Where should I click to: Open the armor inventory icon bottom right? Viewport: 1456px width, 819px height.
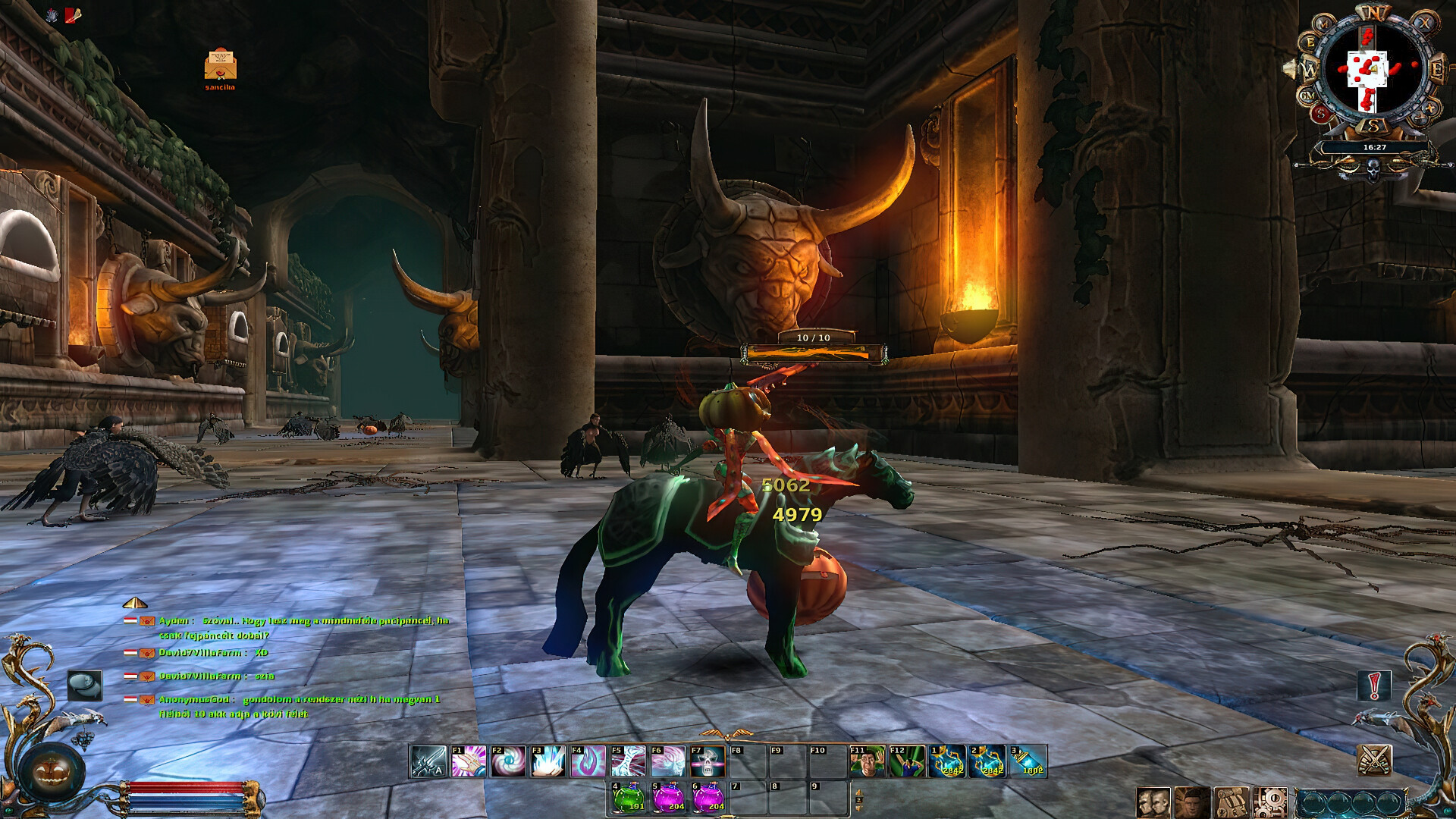[1231, 801]
